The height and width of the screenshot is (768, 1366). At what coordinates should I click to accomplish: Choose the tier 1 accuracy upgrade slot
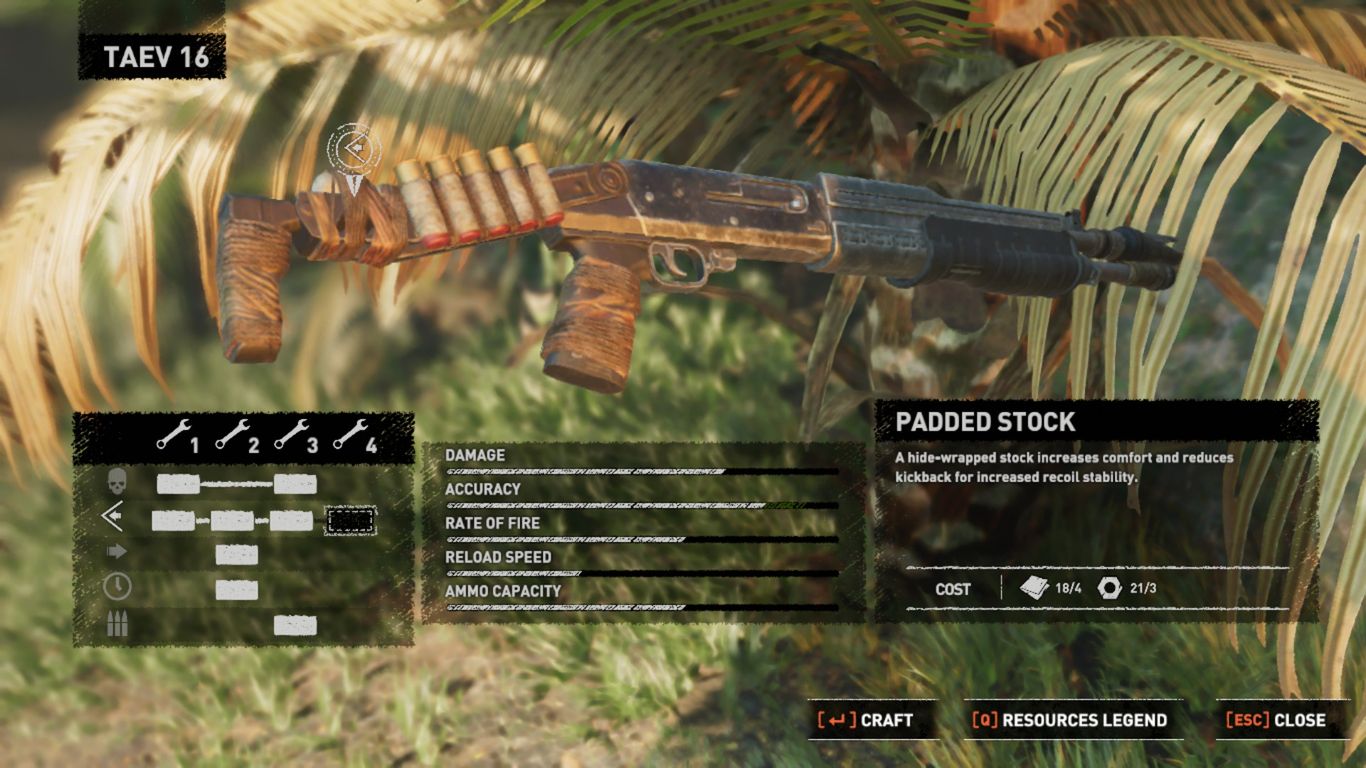pos(173,520)
